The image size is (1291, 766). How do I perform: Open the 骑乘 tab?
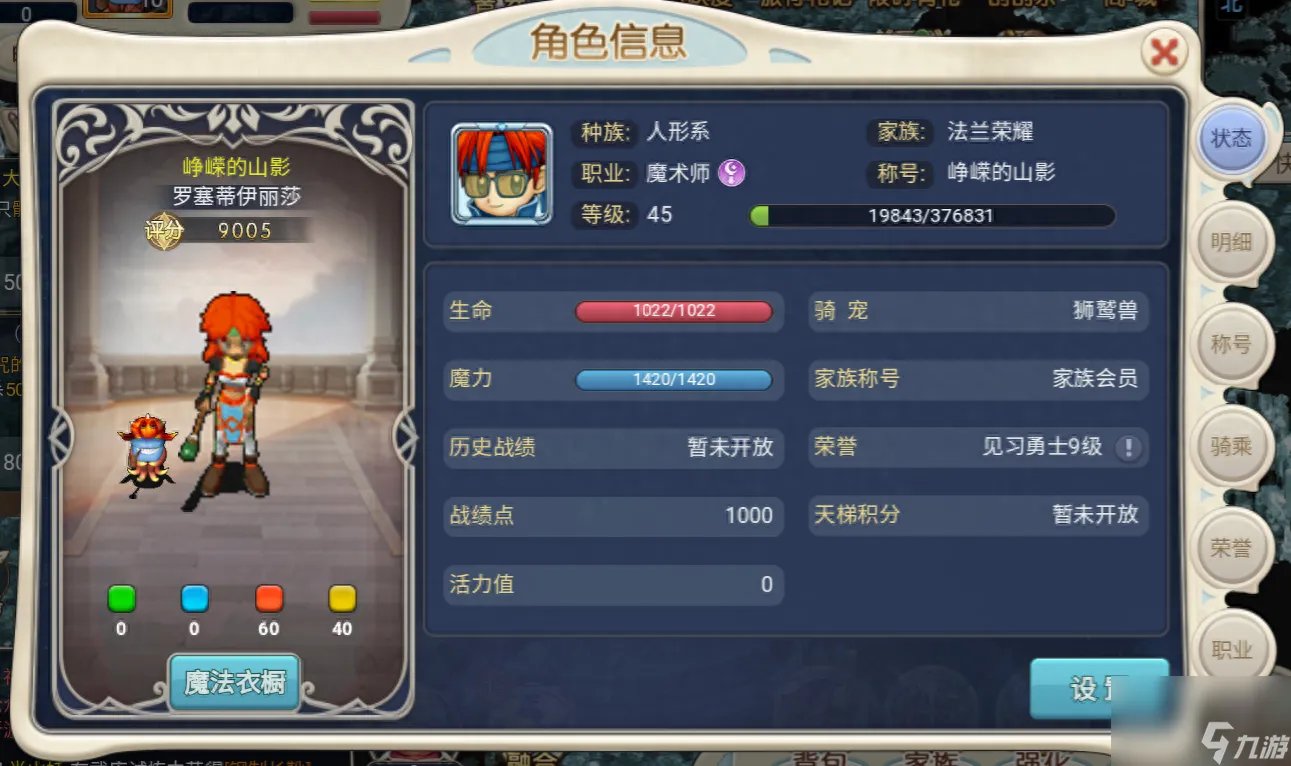(x=1233, y=446)
